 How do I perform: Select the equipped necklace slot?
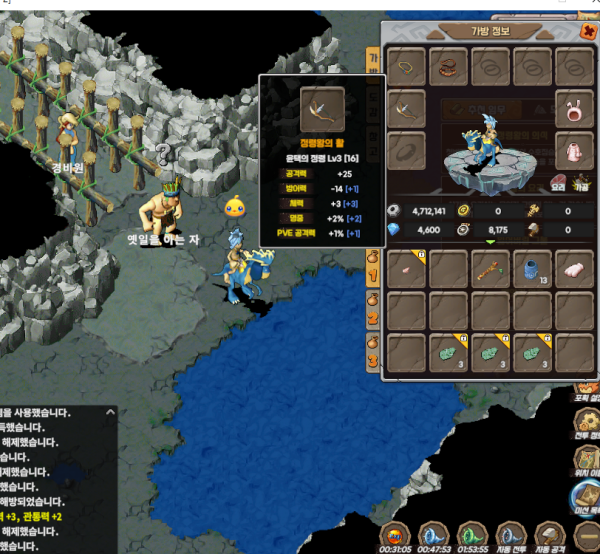click(407, 68)
